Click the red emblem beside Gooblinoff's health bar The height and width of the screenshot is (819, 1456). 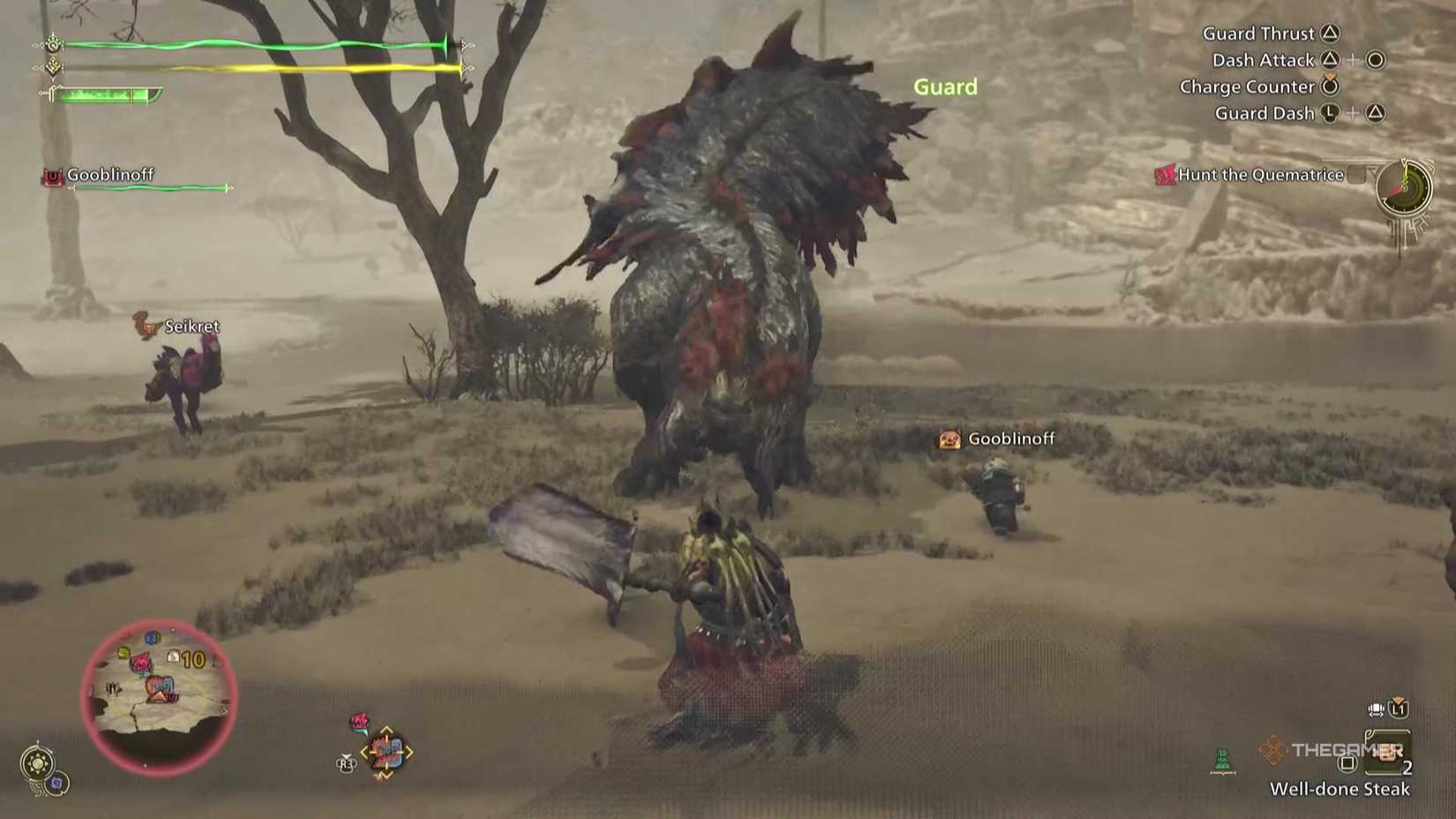click(x=53, y=178)
